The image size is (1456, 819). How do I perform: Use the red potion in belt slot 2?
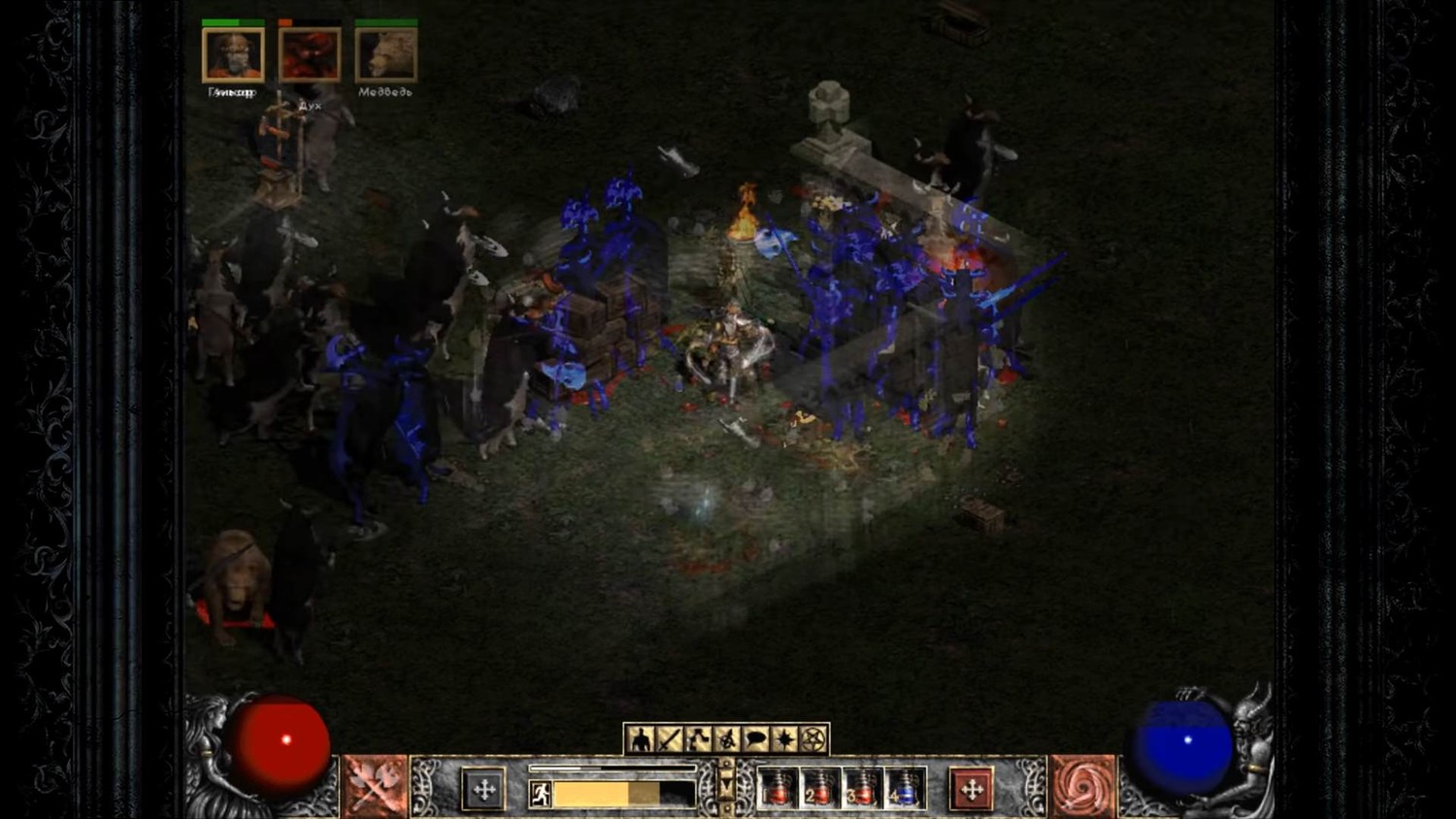click(819, 789)
